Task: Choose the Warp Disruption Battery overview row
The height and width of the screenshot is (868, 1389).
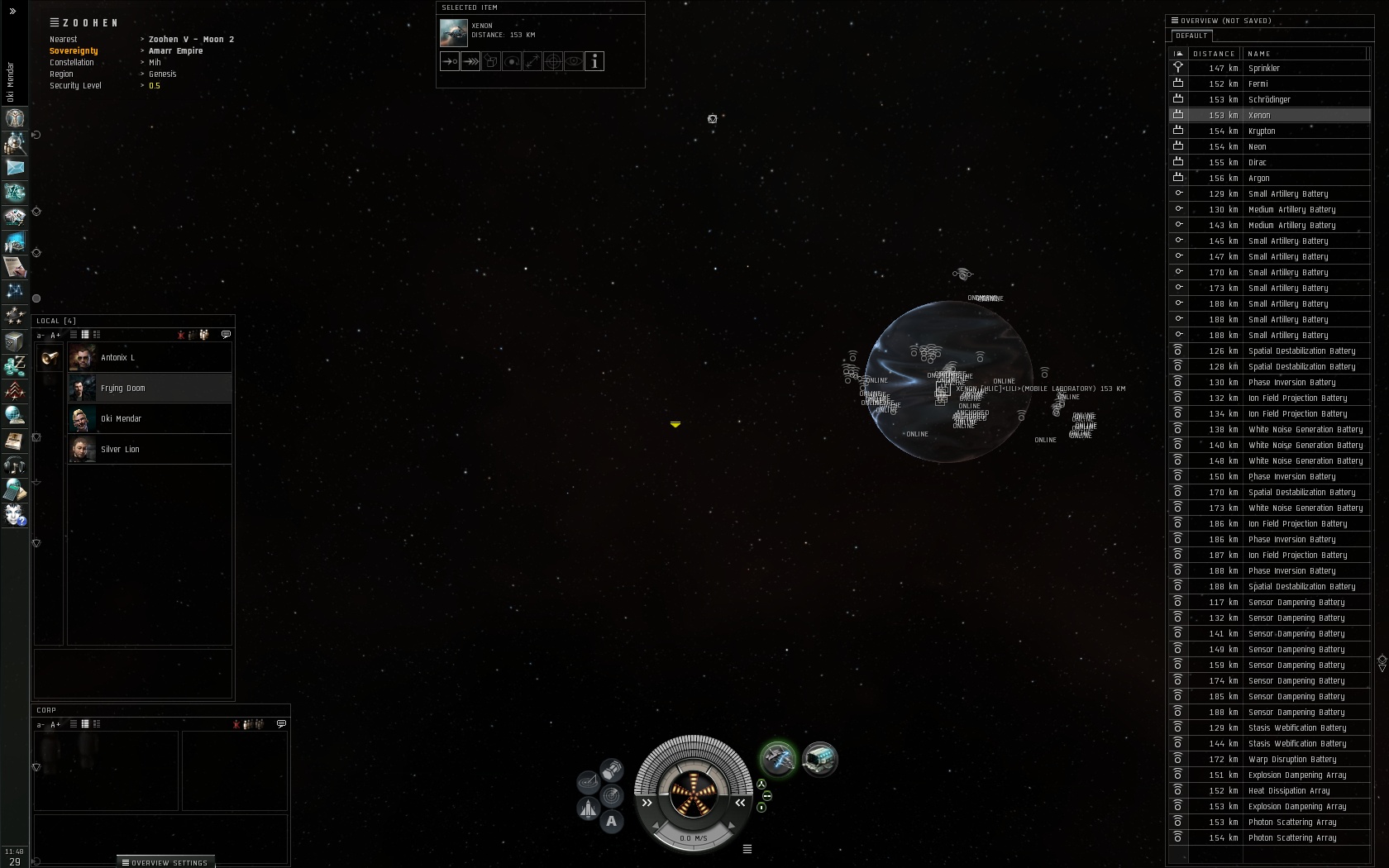Action: point(1291,760)
